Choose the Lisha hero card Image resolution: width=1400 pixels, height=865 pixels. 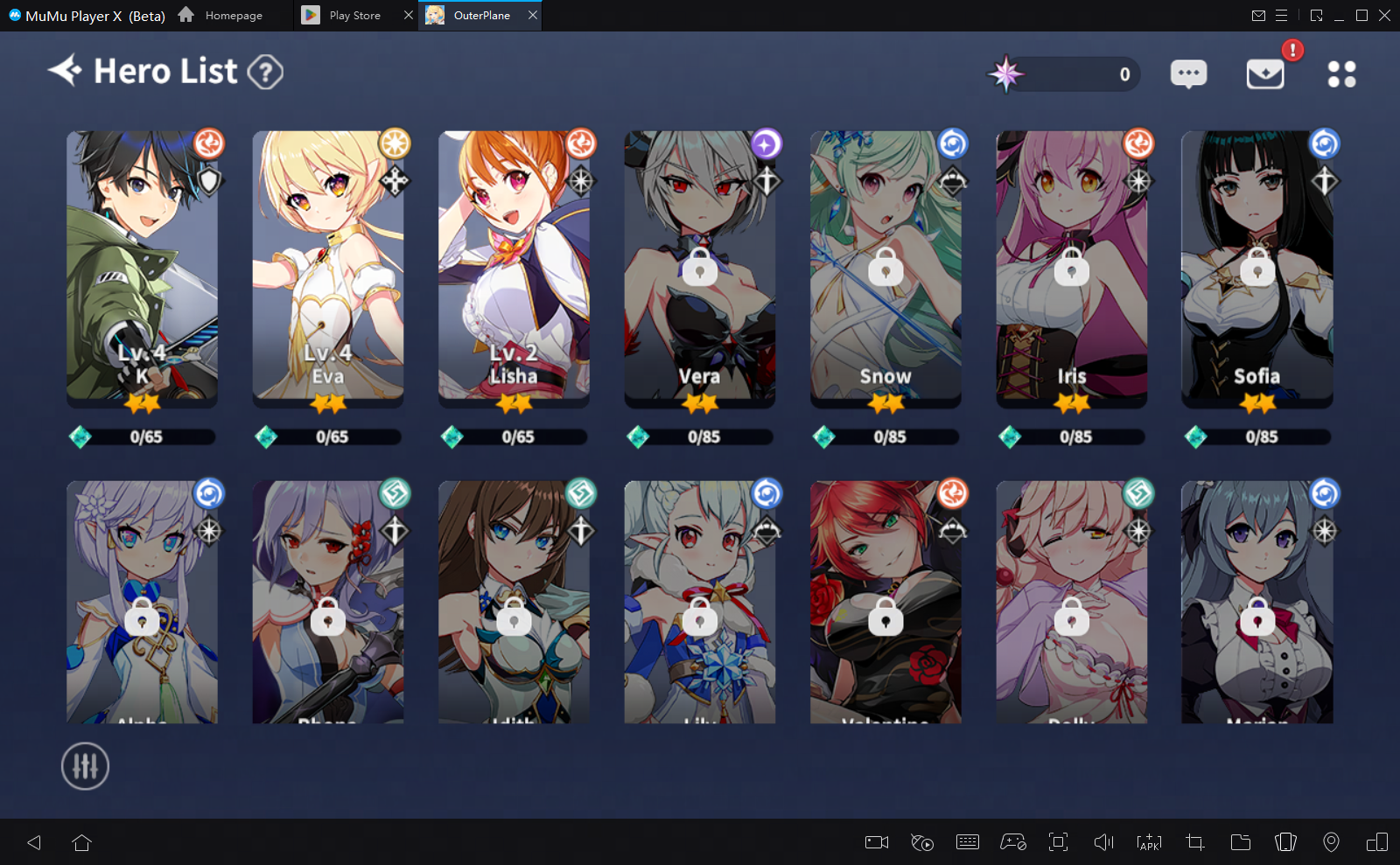(514, 267)
